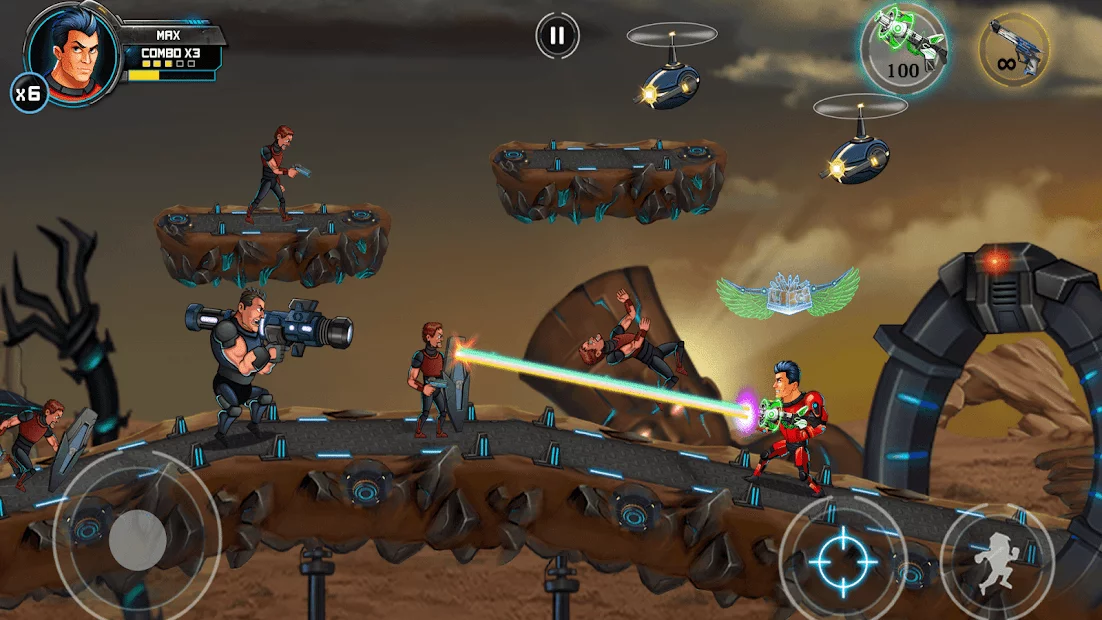Touch the virtual movement joystick
Image resolution: width=1102 pixels, height=620 pixels.
click(x=137, y=540)
